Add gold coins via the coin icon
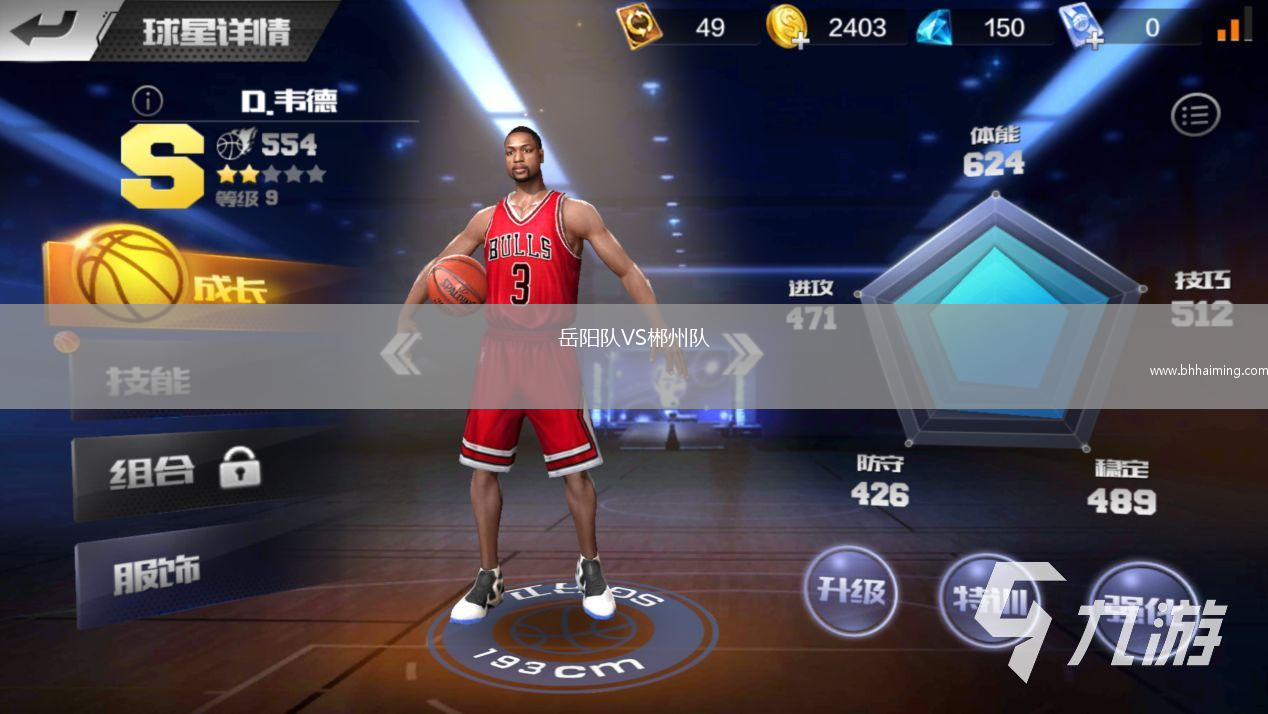Screen dimensions: 1268x714 pos(787,27)
